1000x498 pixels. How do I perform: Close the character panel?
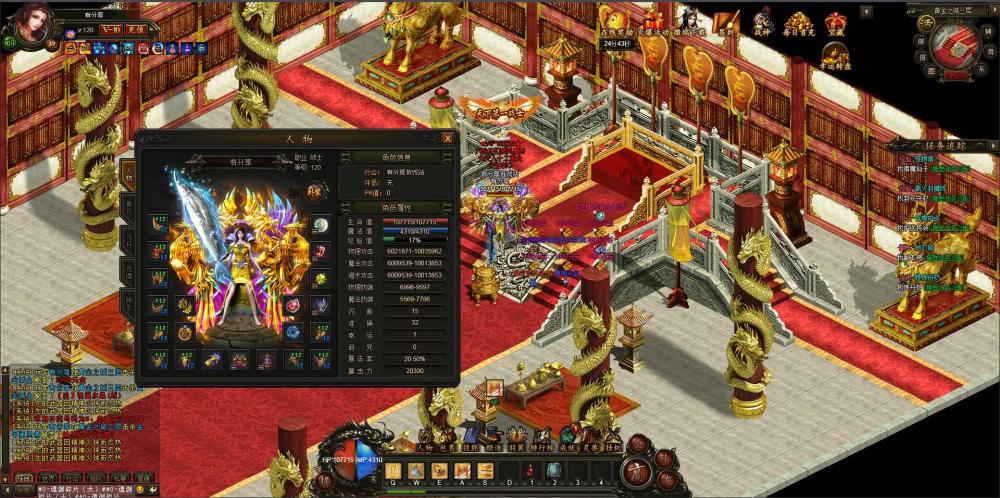tap(447, 138)
